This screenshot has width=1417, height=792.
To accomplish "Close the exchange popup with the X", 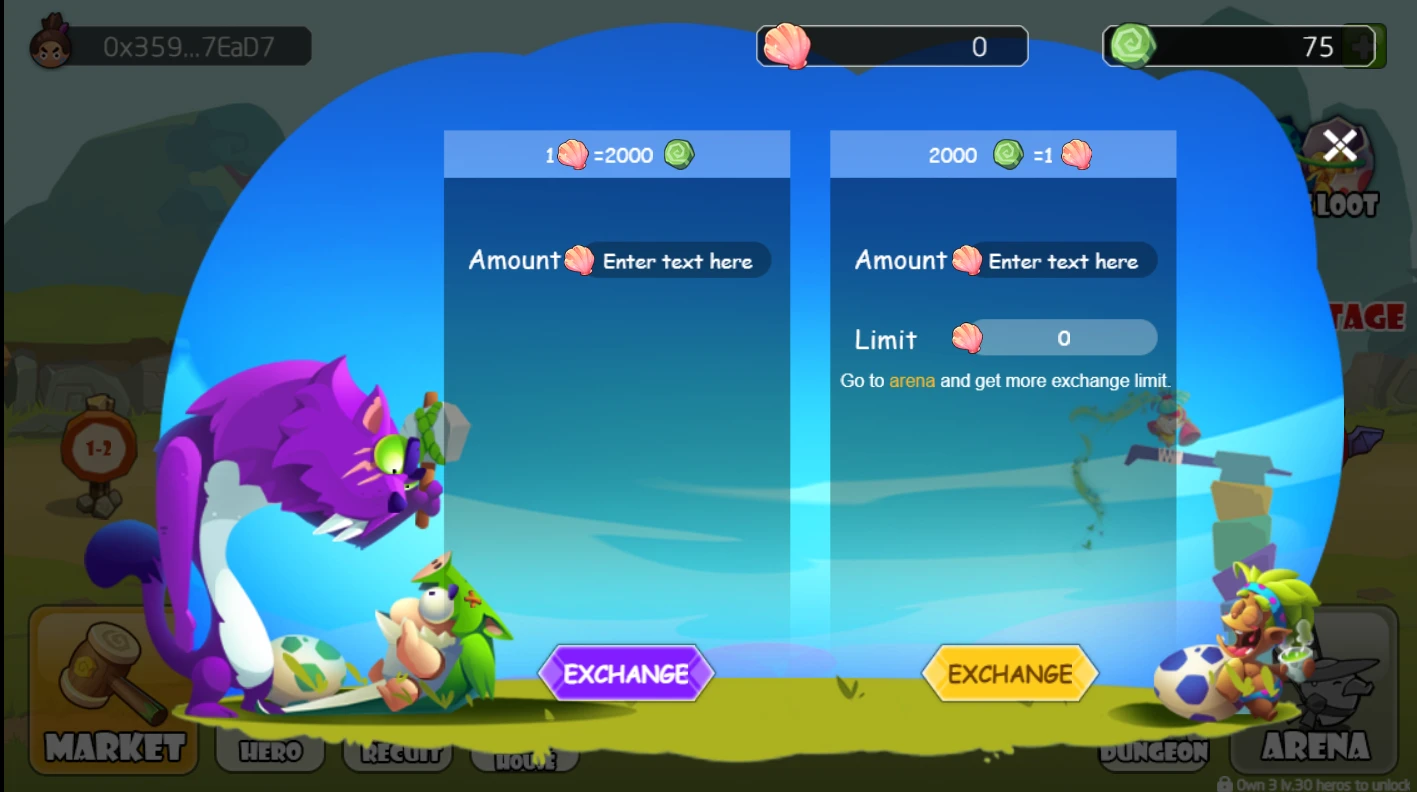I will pos(1340,146).
